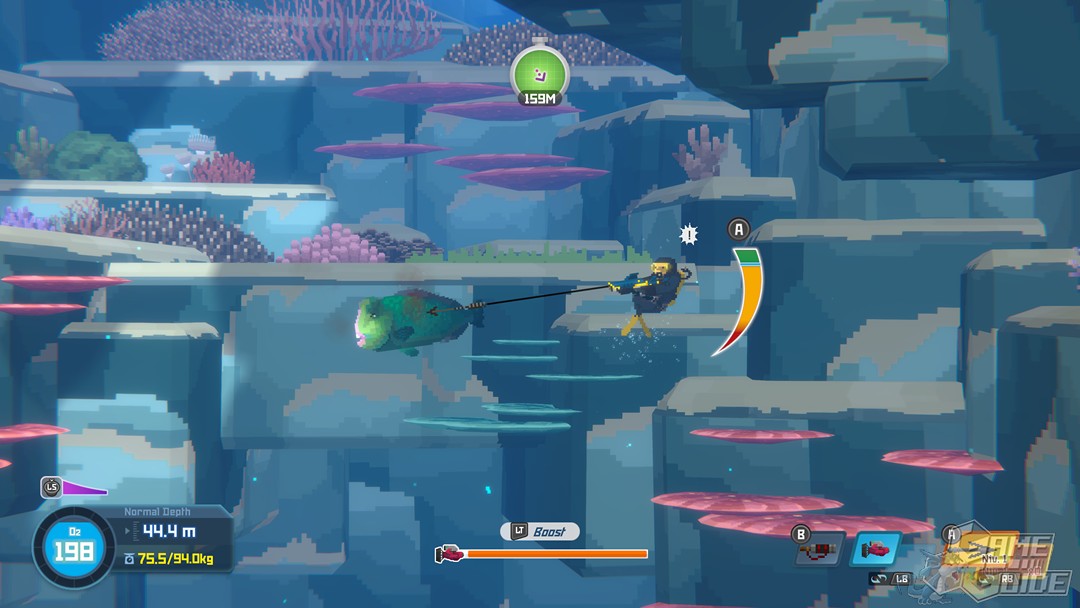
Task: Choose the red tranquilizer gun slot
Action: (820, 550)
